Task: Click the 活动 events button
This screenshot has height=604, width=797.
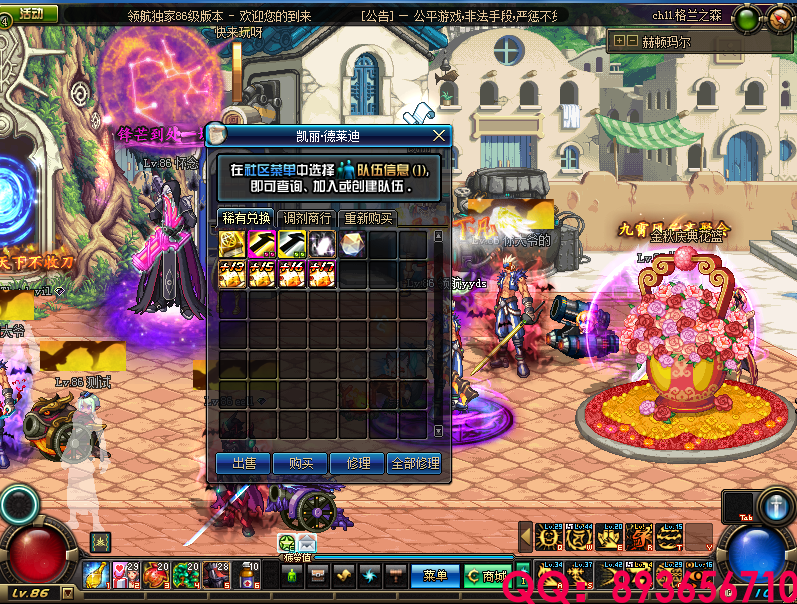Action: pos(30,13)
